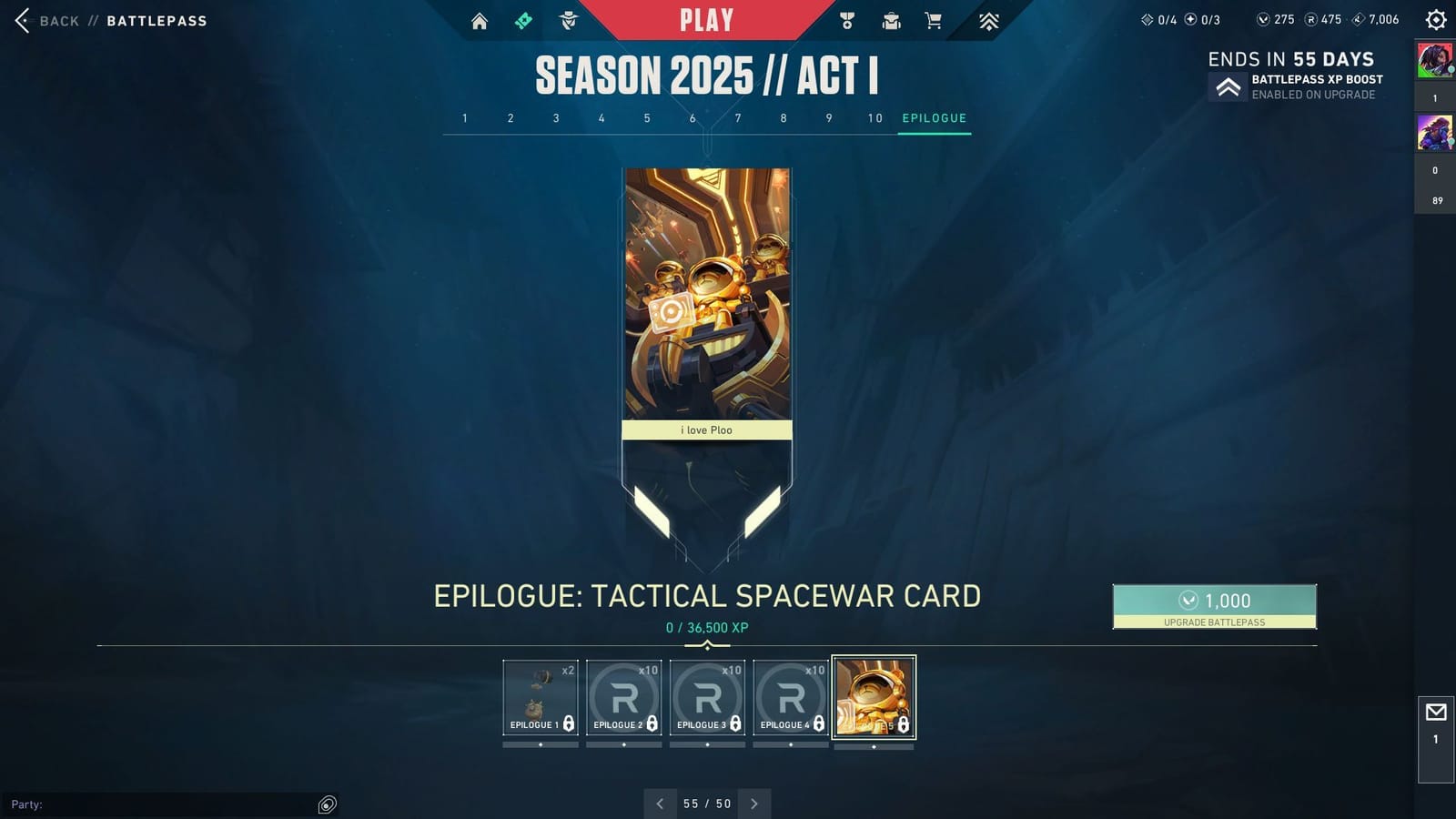This screenshot has height=819, width=1456.
Task: Switch to the Epilogue tab
Action: click(x=934, y=117)
